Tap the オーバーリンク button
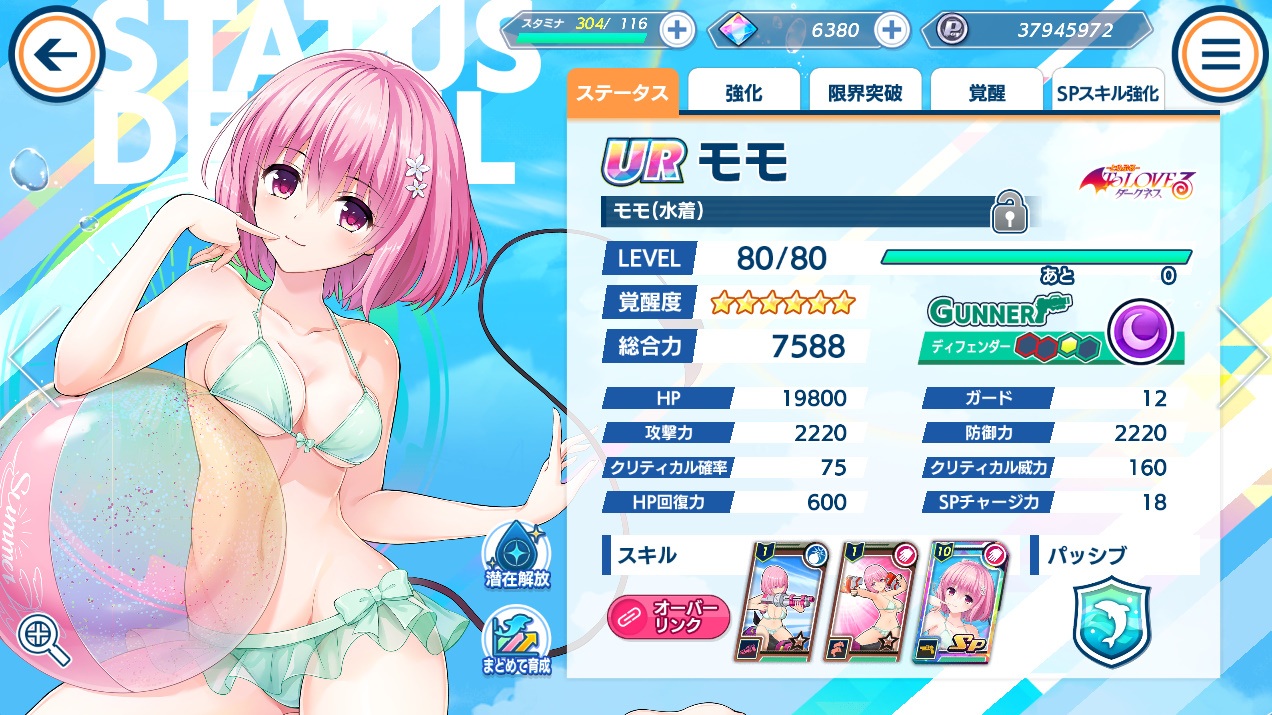The width and height of the screenshot is (1272, 715). click(669, 617)
